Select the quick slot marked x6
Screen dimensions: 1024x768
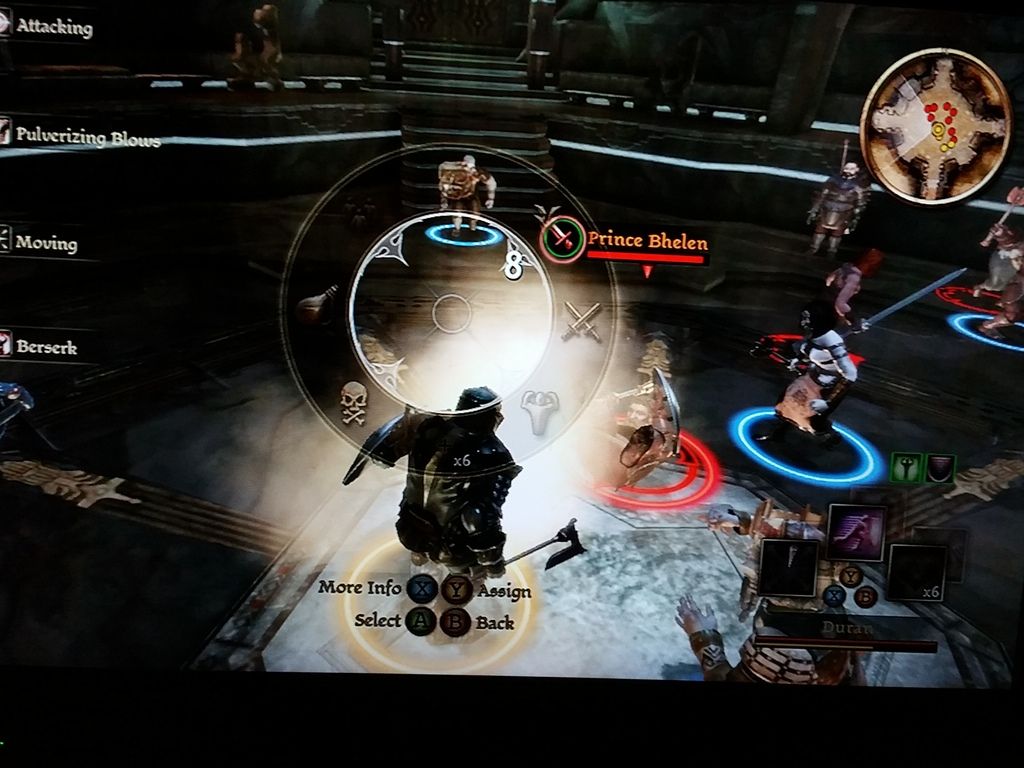click(x=916, y=572)
